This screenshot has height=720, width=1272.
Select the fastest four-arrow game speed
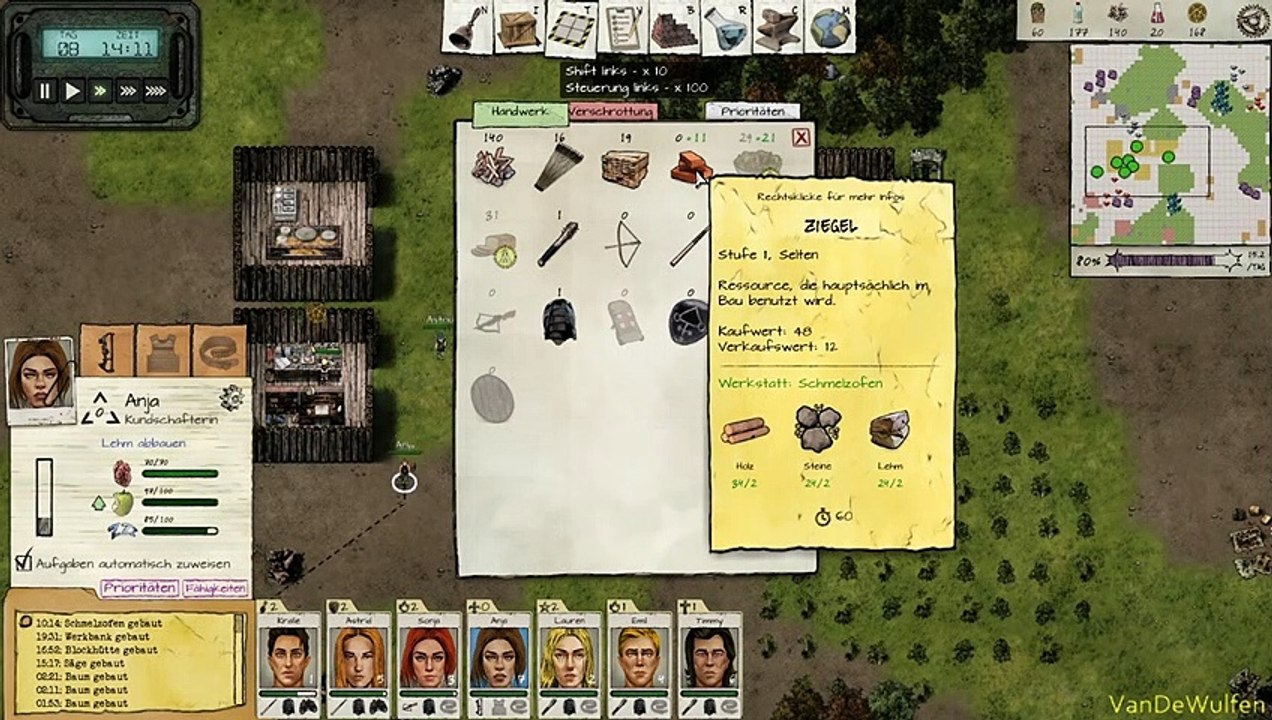[x=155, y=91]
